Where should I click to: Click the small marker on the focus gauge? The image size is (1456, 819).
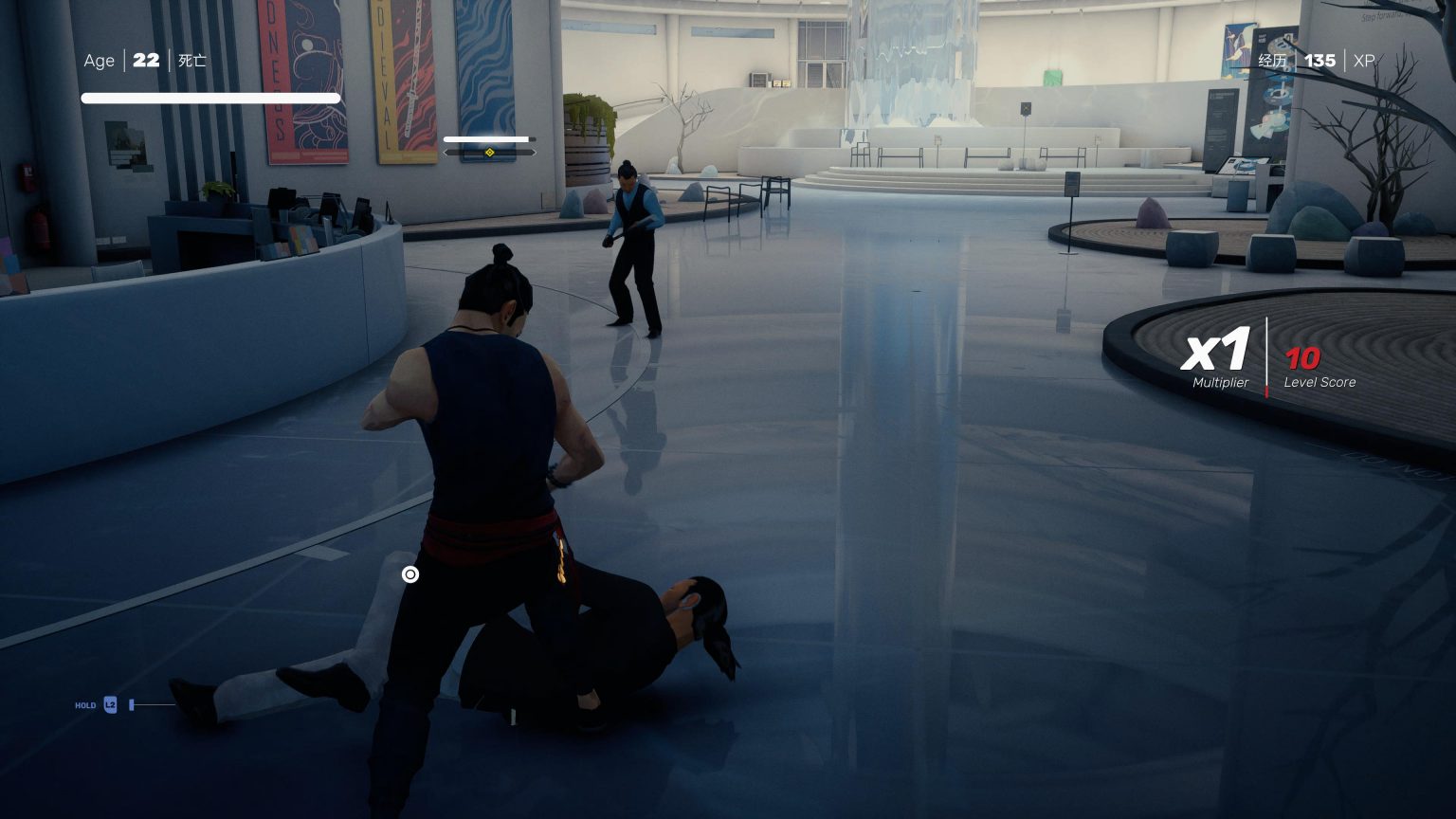coord(534,139)
